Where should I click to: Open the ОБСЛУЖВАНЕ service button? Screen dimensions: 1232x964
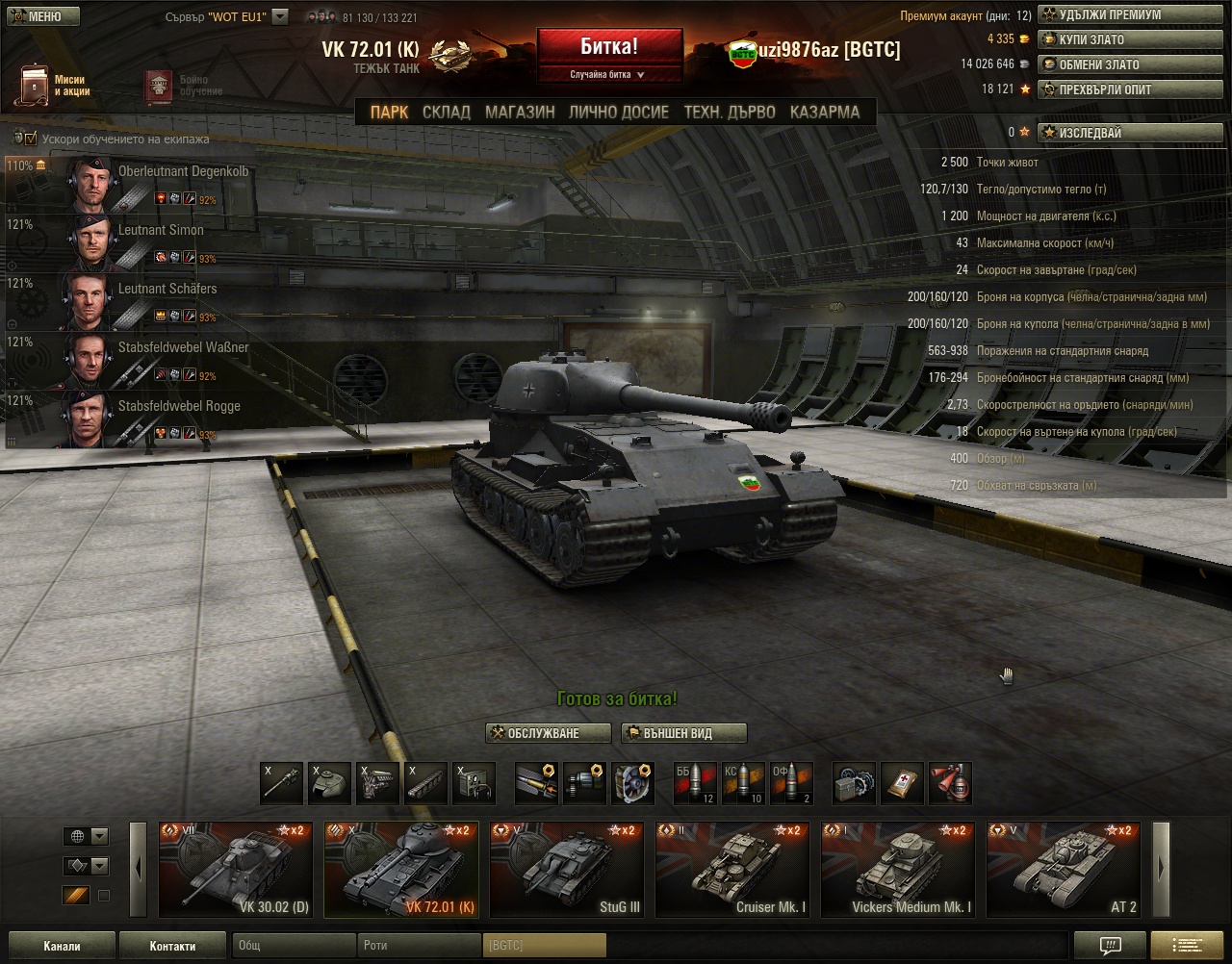(x=548, y=733)
